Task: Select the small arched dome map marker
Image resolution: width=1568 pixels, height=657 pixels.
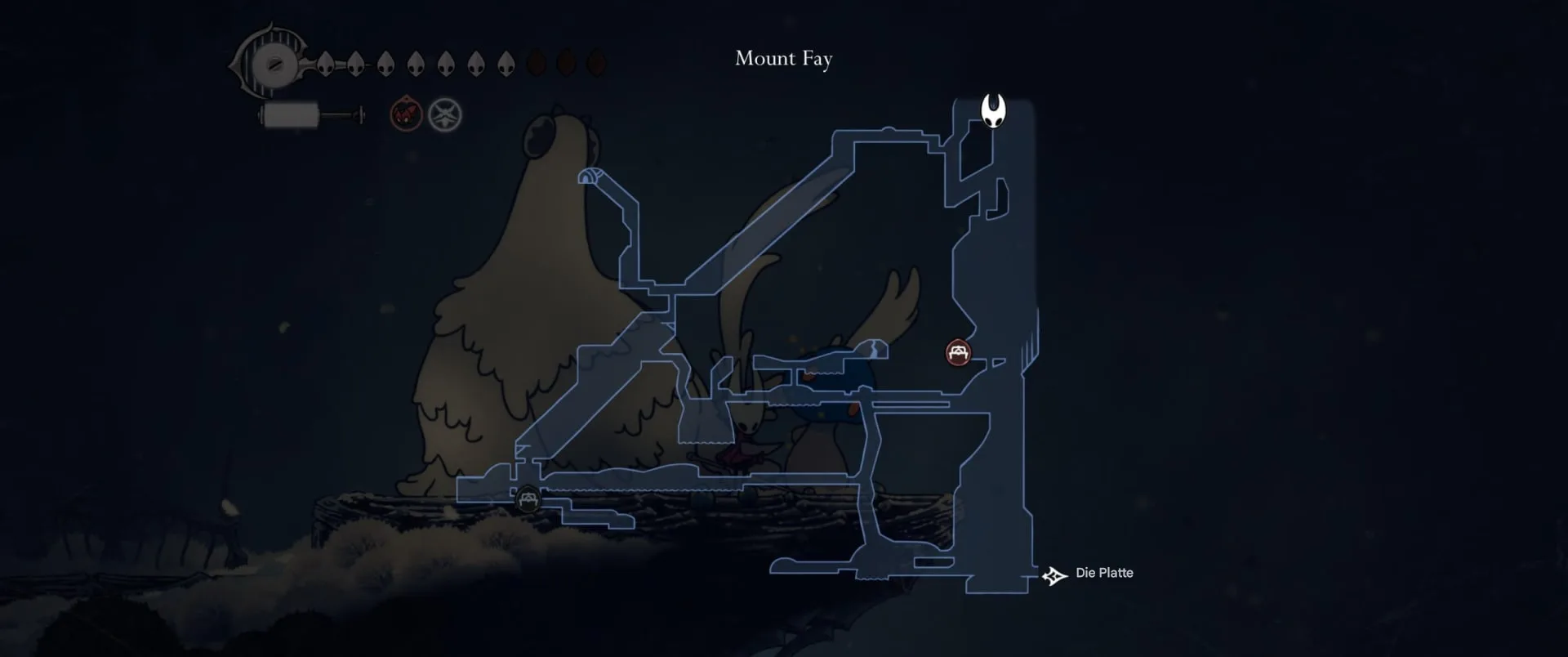Action: click(x=590, y=176)
